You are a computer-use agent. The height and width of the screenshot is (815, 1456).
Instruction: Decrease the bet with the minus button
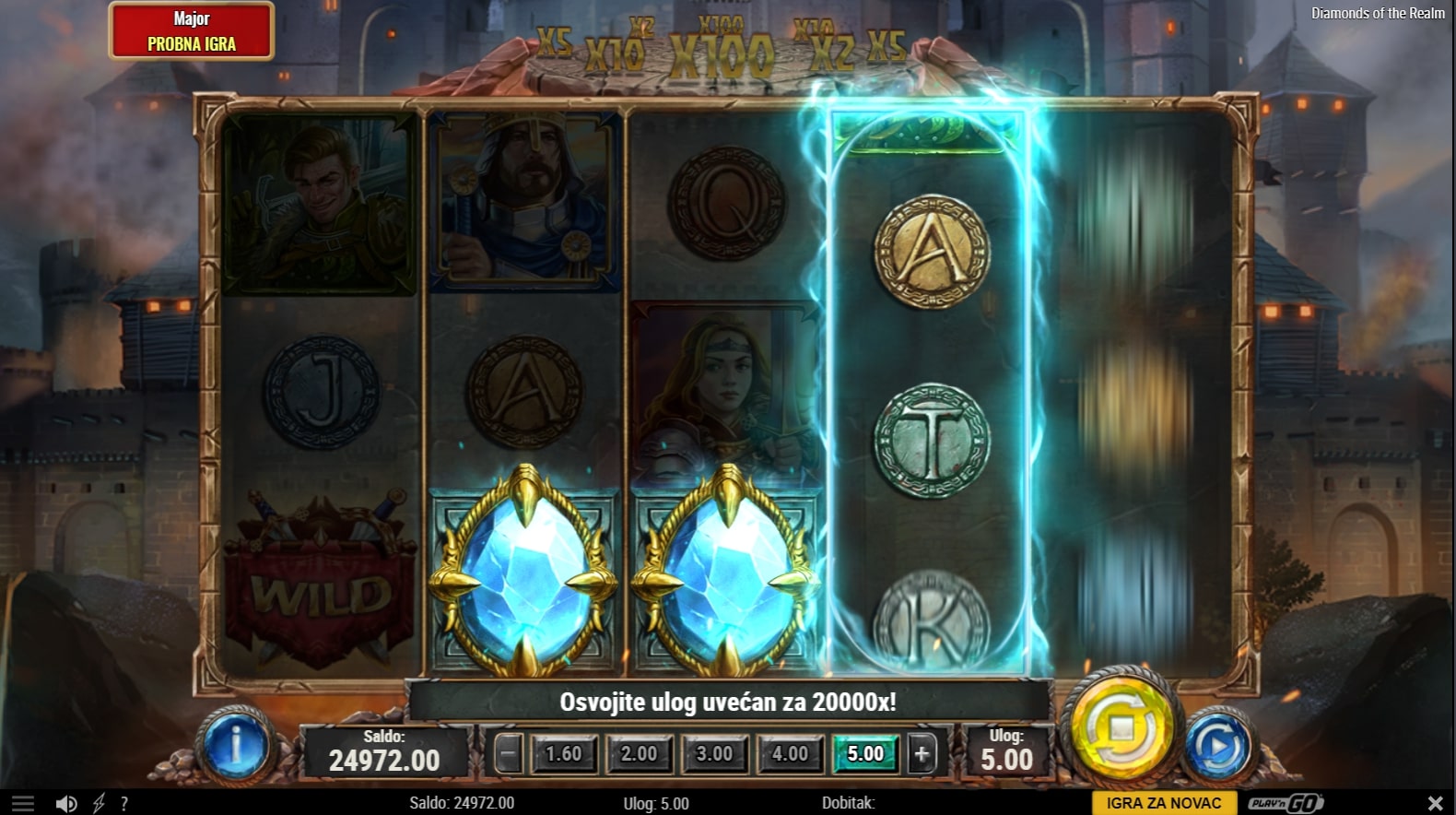click(508, 754)
